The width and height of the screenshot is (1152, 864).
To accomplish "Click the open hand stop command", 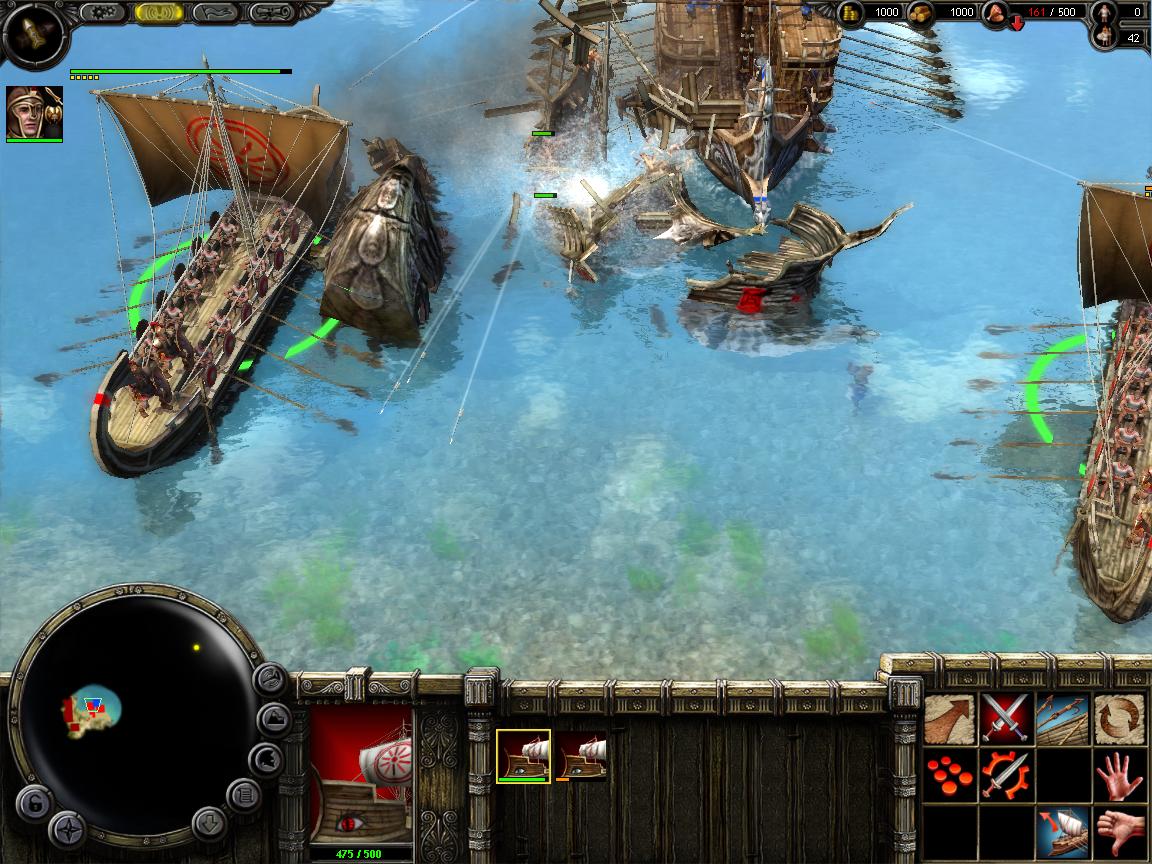I will (1119, 776).
